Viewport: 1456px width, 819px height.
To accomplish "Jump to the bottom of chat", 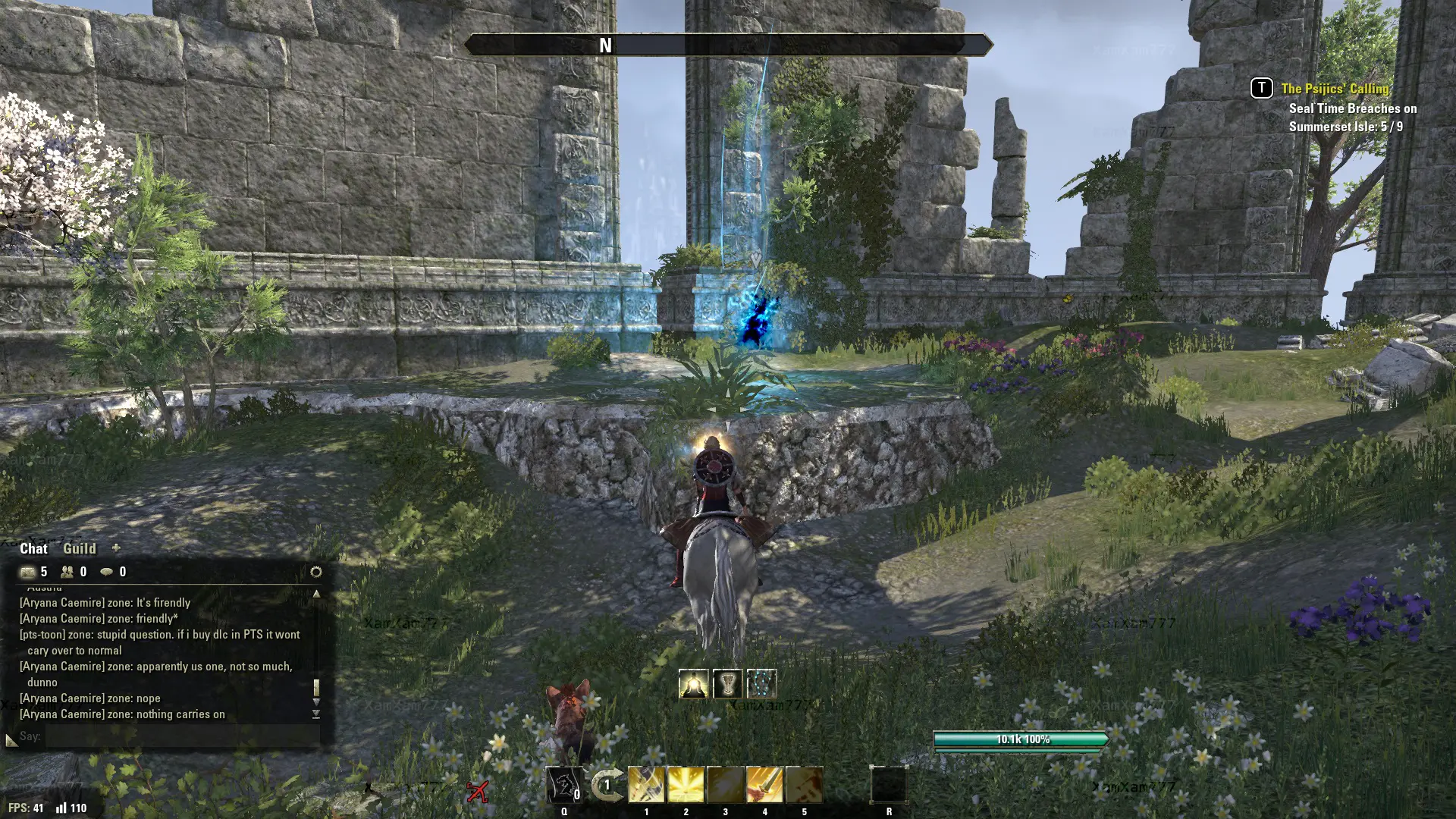I will click(316, 714).
